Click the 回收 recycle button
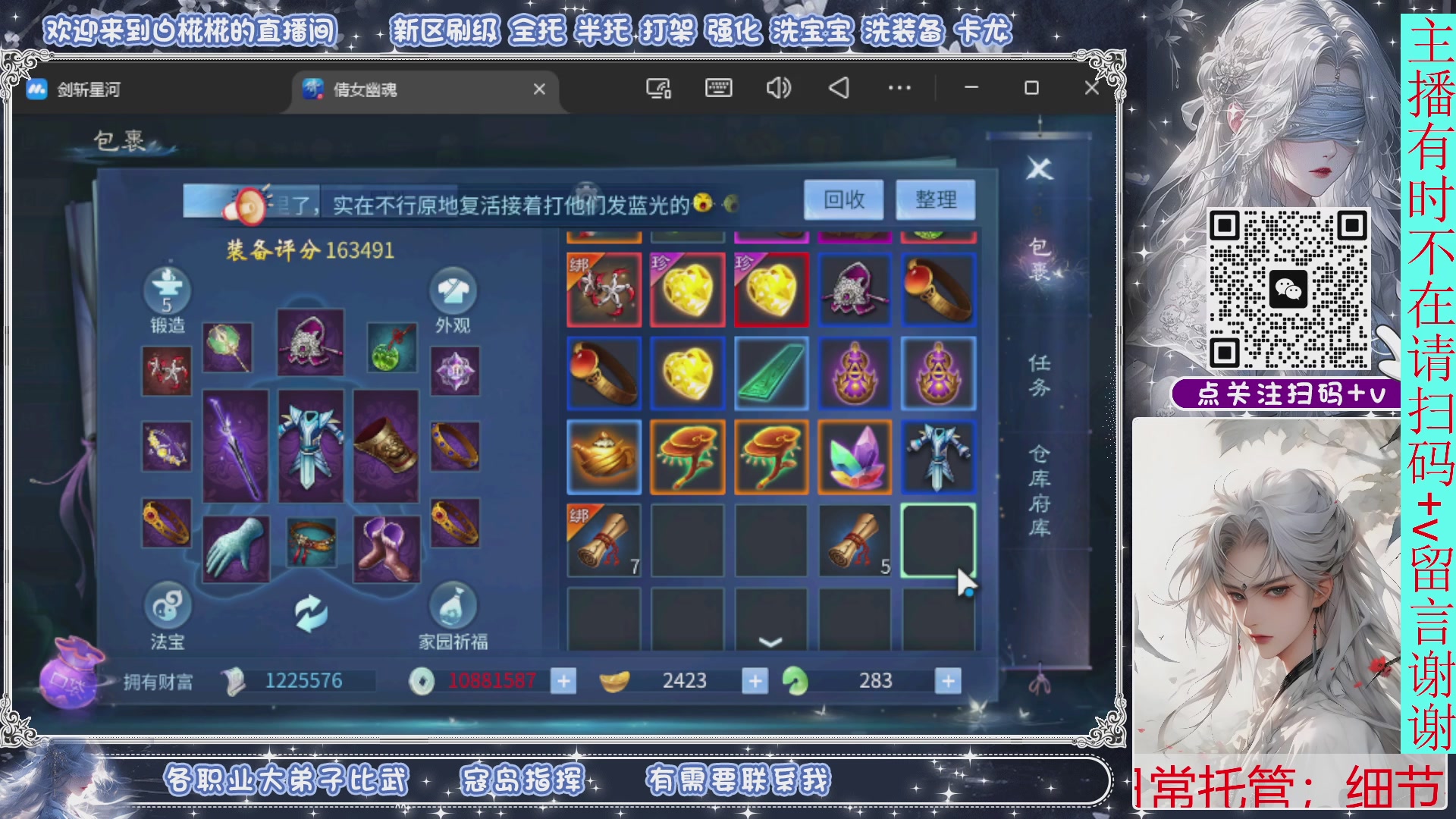This screenshot has width=1456, height=819. [844, 199]
